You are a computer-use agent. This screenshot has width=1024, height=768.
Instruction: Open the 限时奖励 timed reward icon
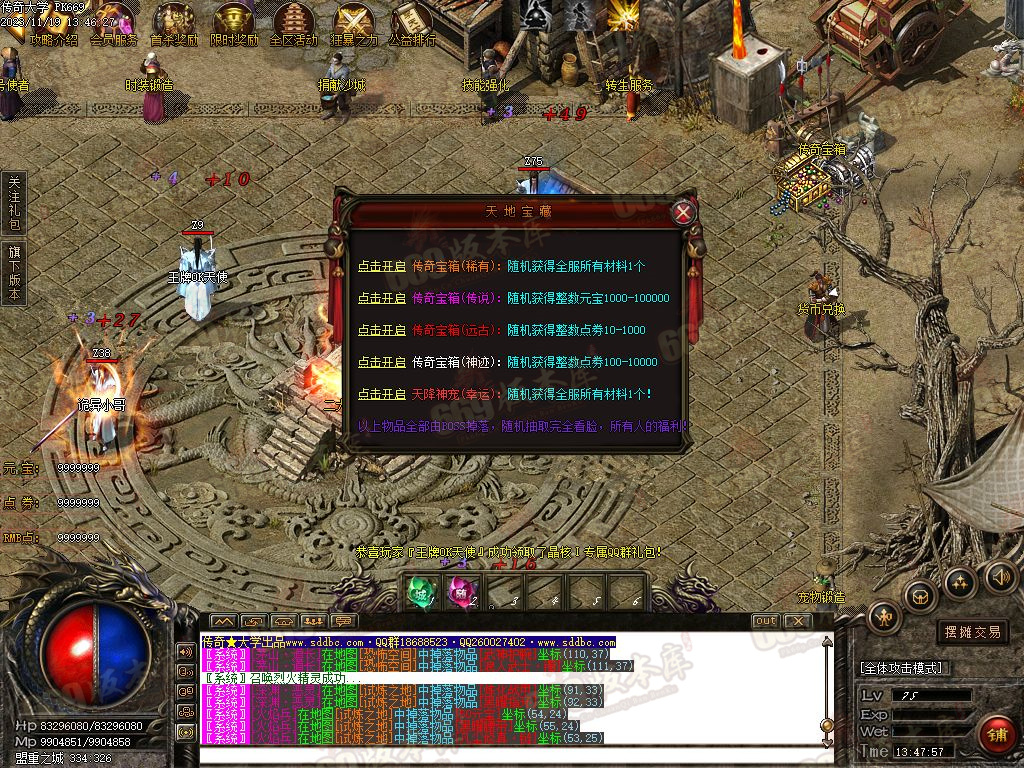point(233,22)
